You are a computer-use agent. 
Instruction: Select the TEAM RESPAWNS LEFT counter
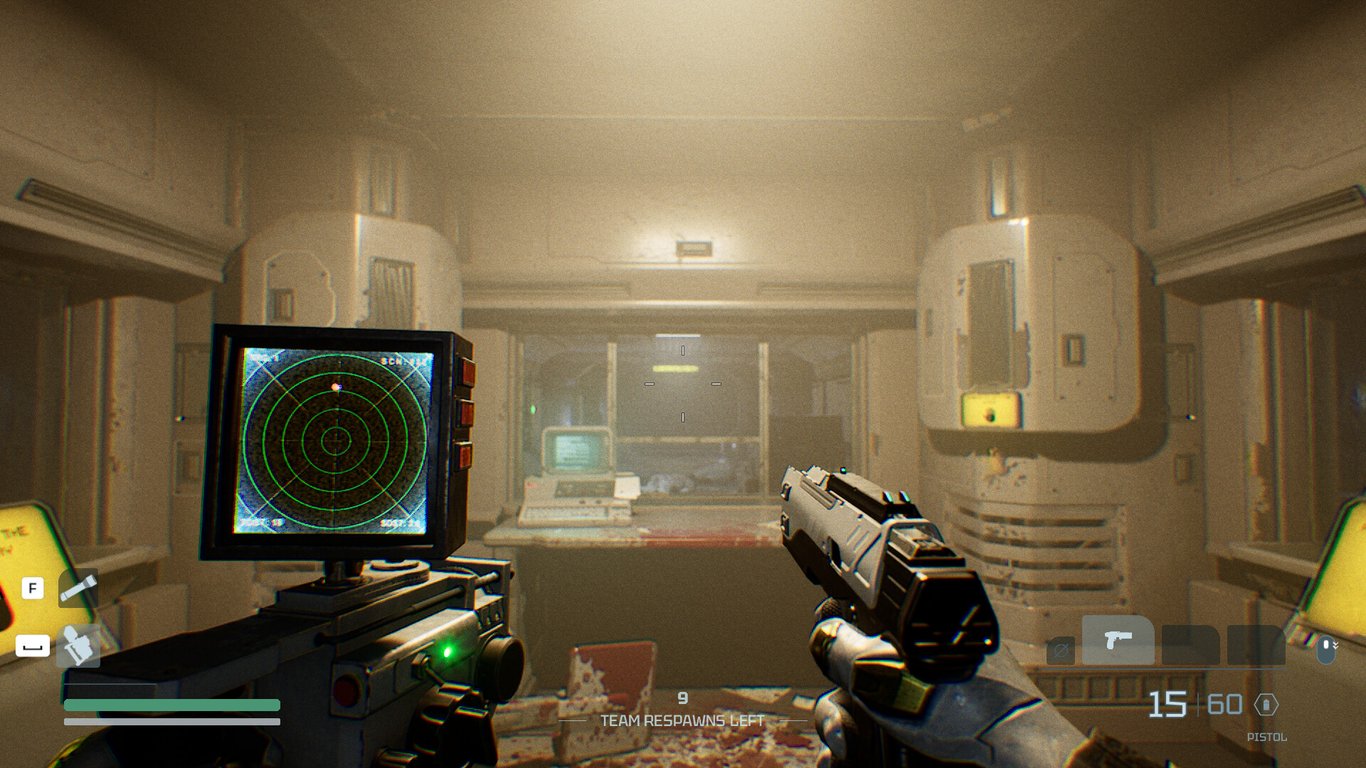click(683, 718)
